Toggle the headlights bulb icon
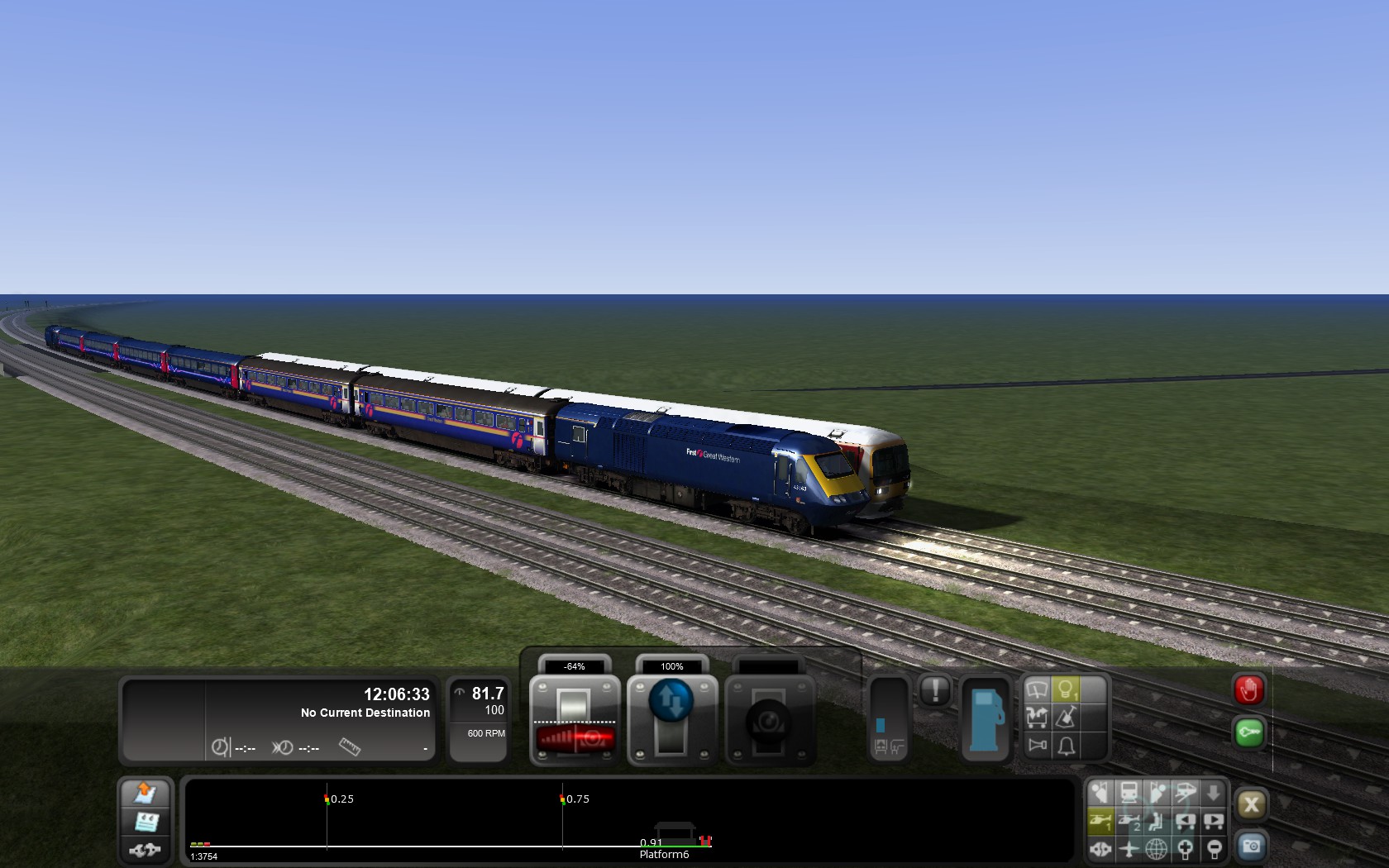 [x=1066, y=689]
